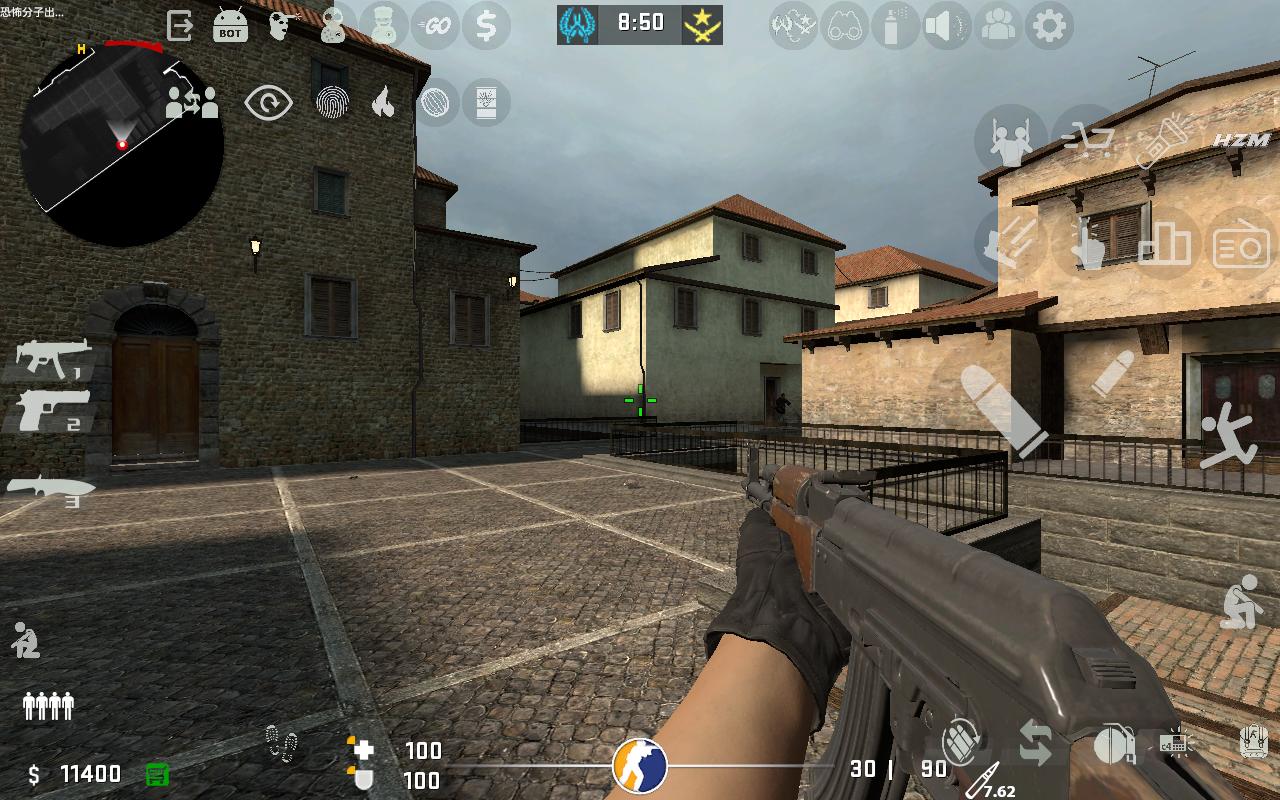This screenshot has width=1280, height=800.
Task: Open the radio commands
Action: click(1240, 245)
